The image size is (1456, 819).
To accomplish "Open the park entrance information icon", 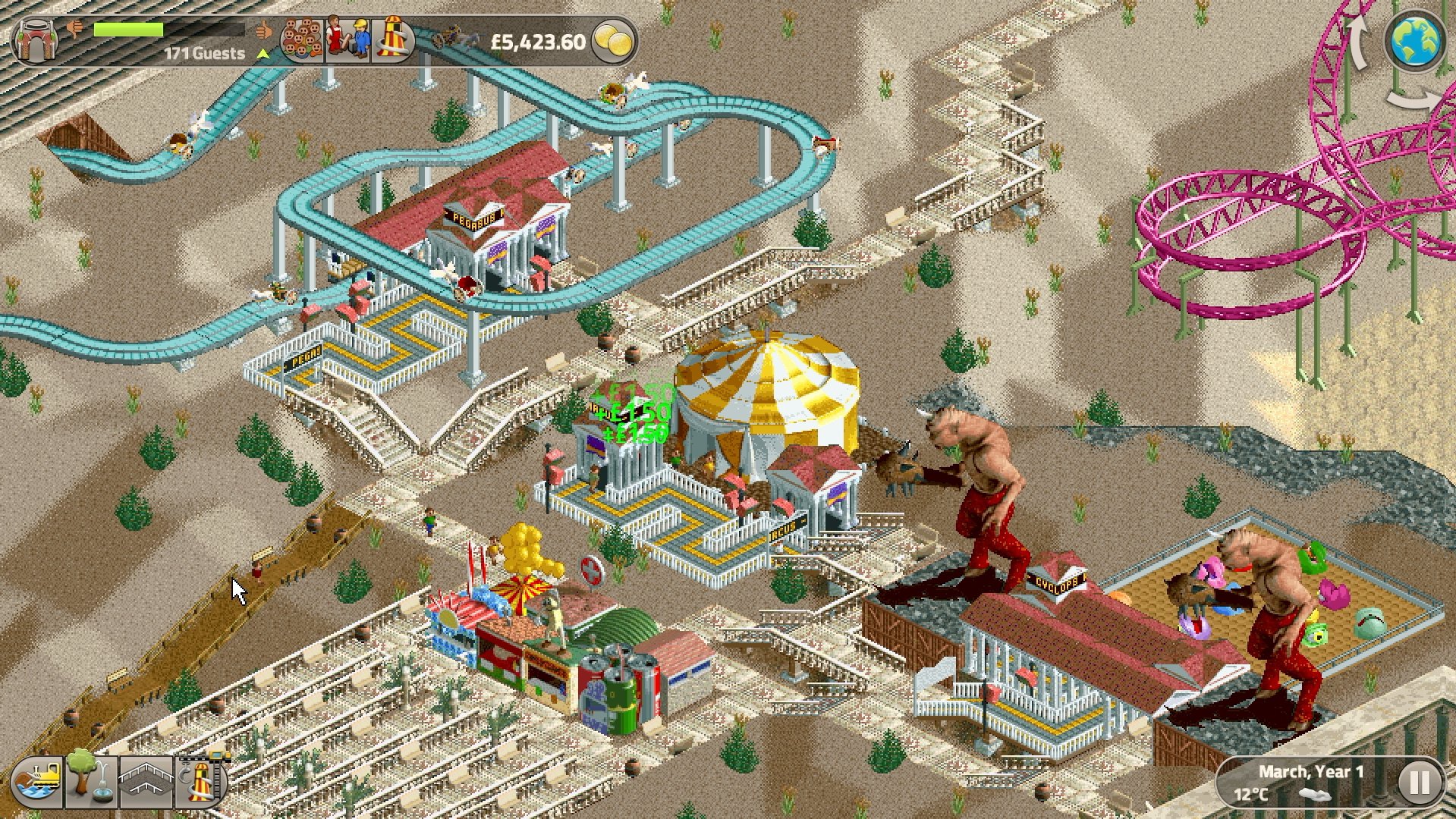I will coord(33,41).
